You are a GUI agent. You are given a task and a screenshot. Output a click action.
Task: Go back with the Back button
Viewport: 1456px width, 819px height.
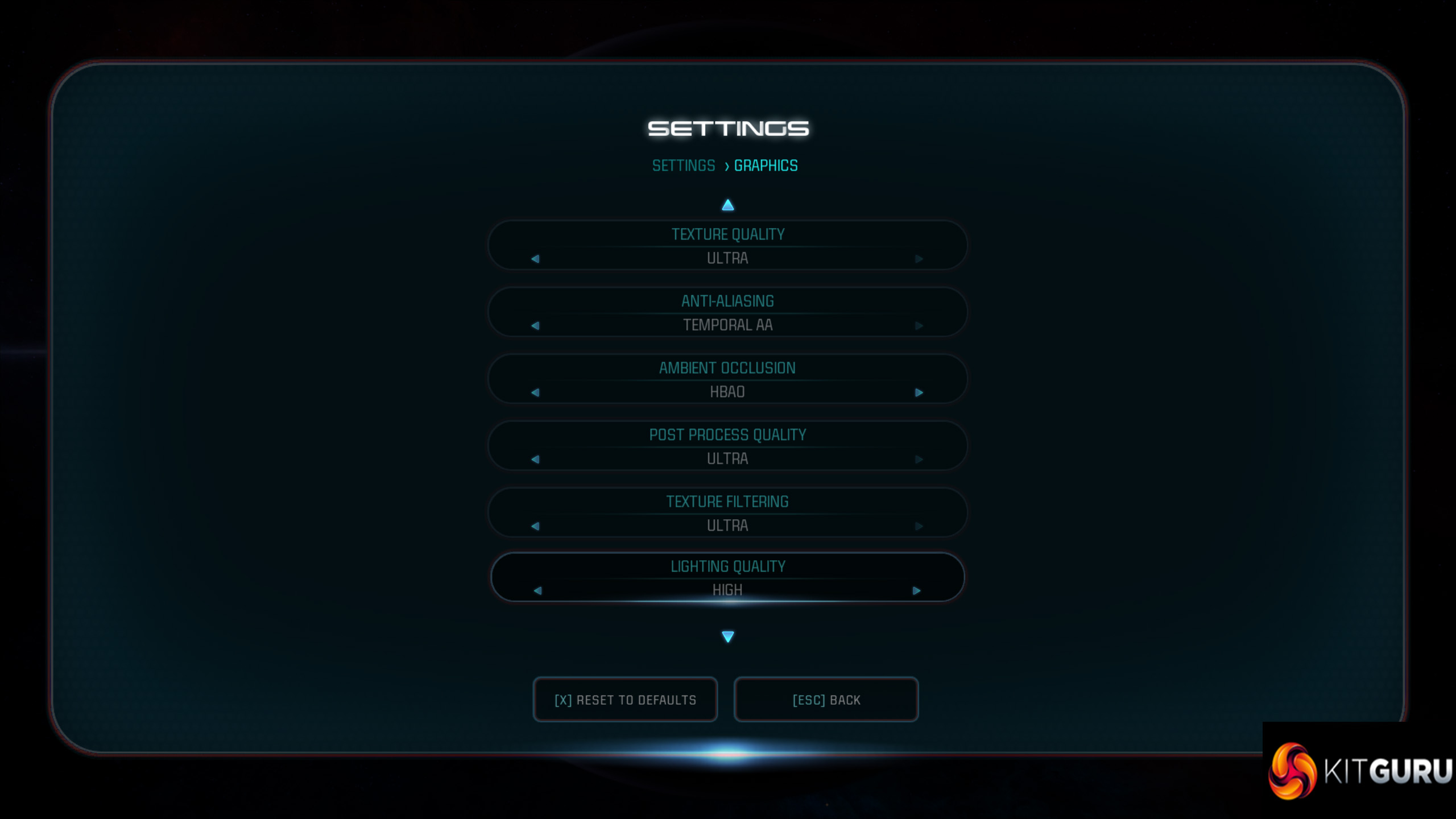tap(826, 700)
